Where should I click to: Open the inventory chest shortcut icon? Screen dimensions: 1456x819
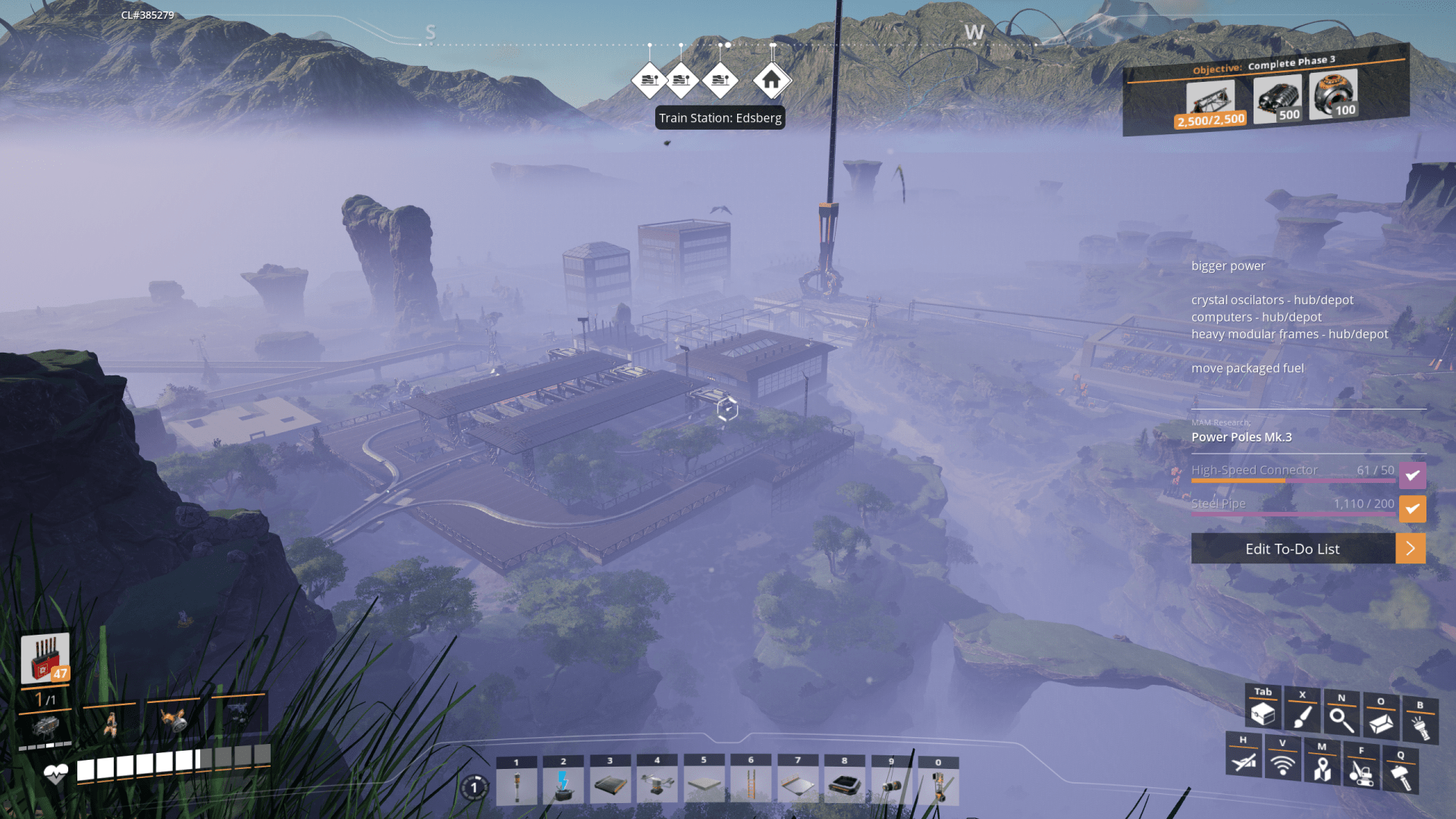click(x=1263, y=714)
